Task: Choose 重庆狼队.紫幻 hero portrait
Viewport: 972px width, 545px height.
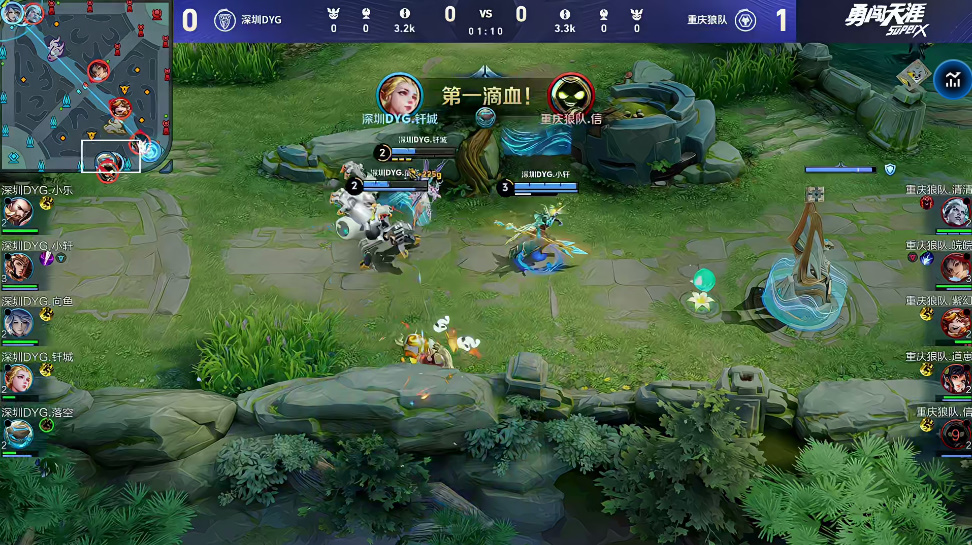Action: click(956, 323)
